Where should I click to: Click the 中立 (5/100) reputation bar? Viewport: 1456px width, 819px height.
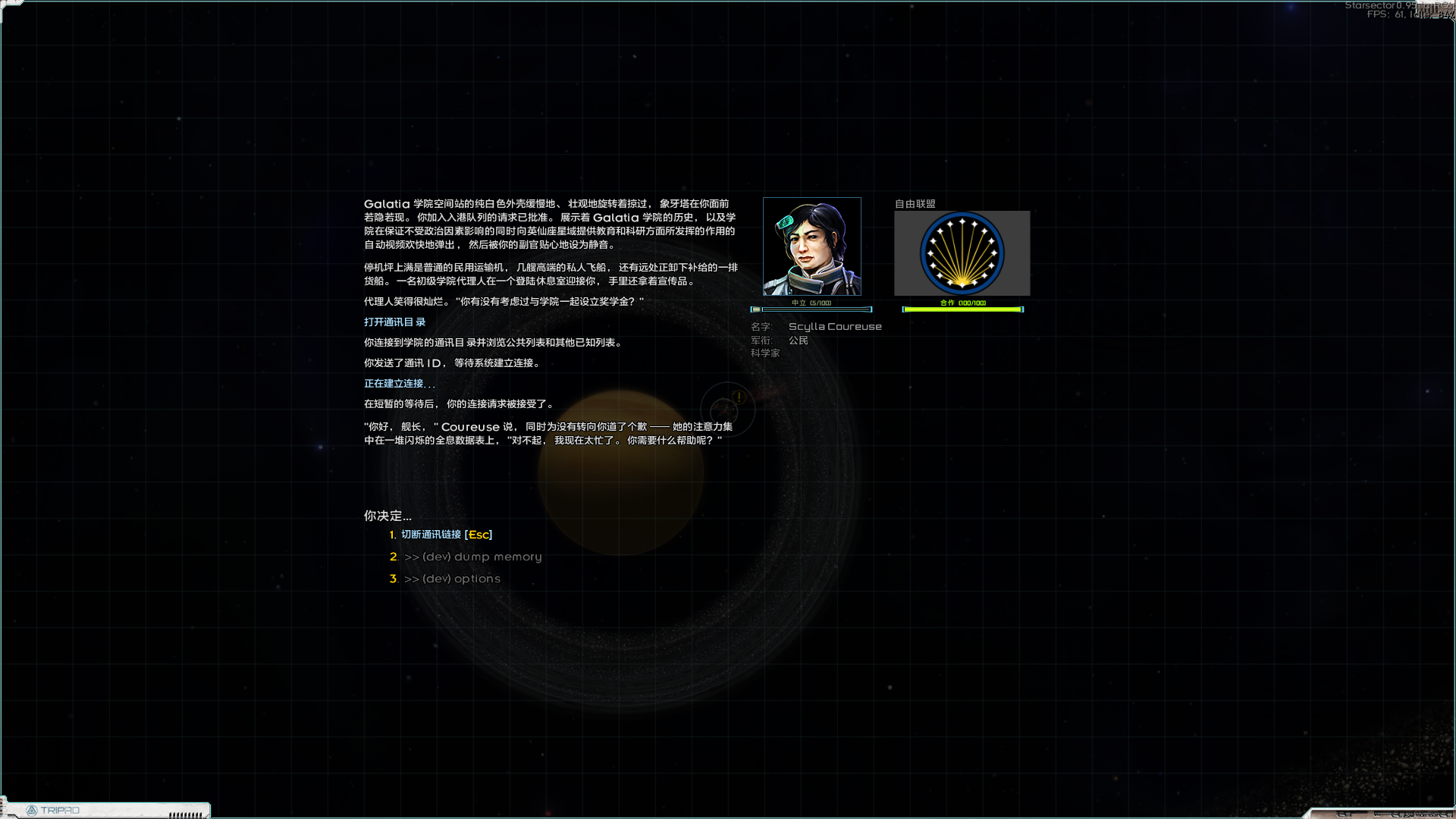click(811, 309)
